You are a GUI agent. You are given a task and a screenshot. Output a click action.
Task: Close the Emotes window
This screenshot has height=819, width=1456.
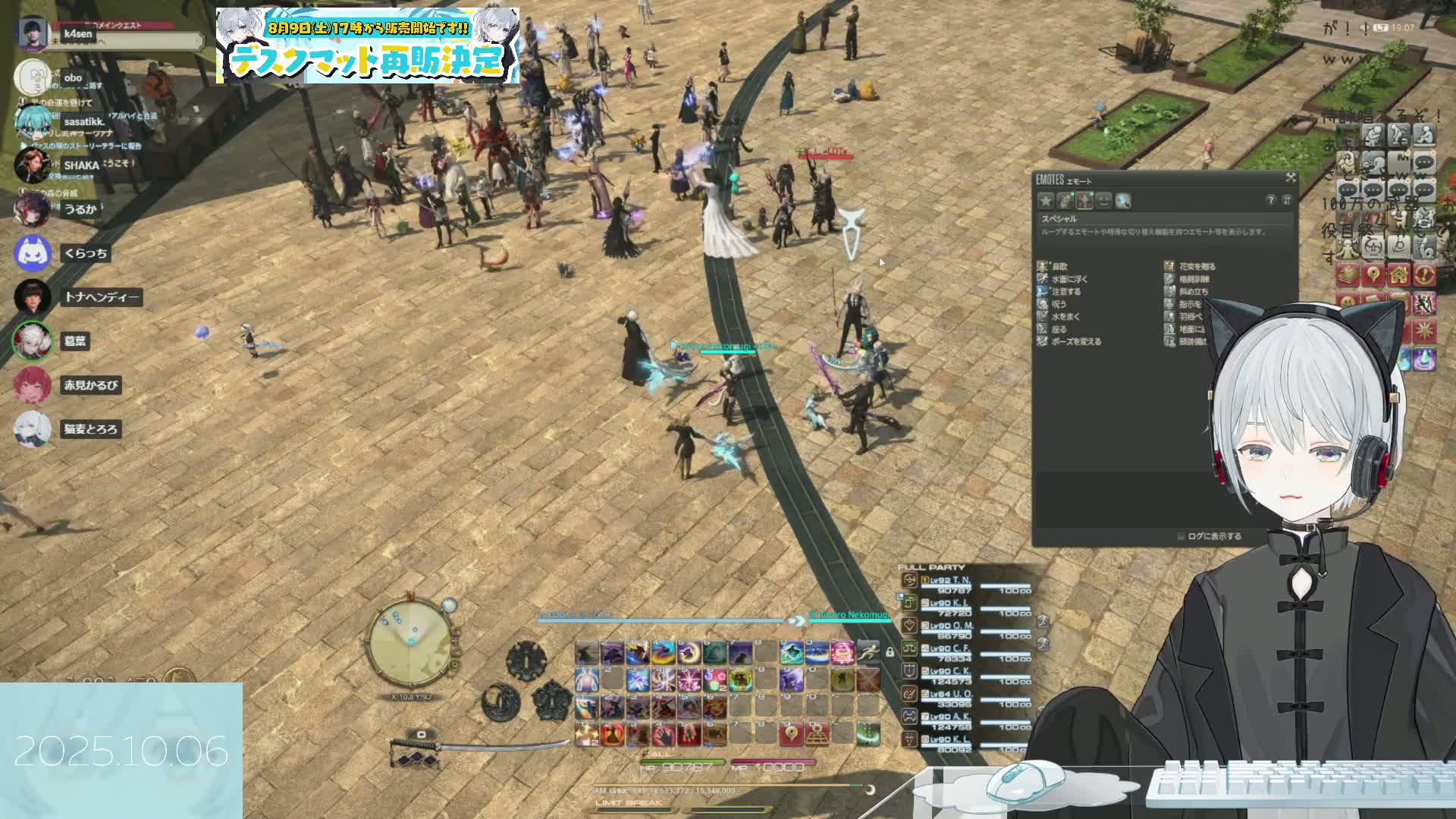point(1291,177)
